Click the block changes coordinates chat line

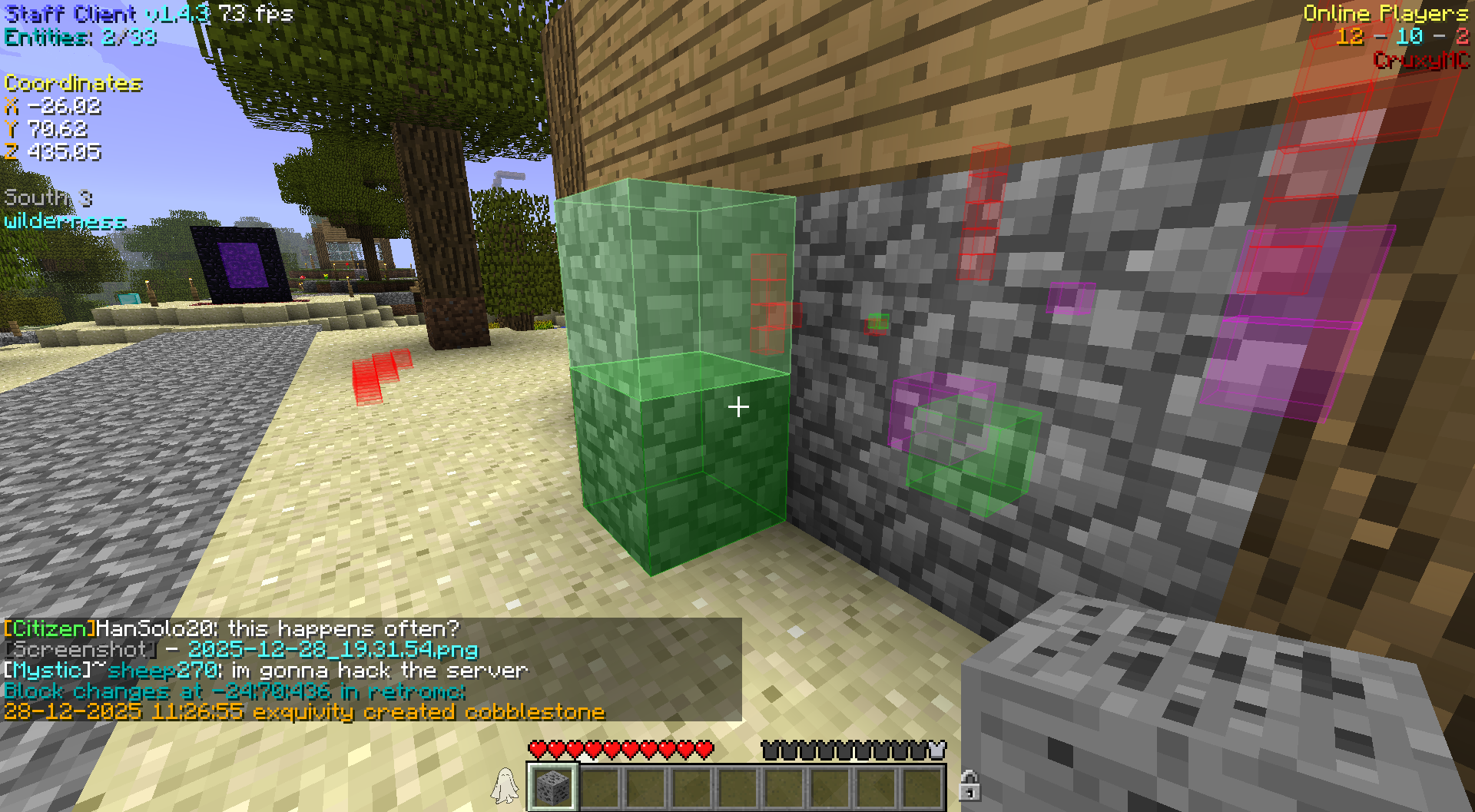(234, 691)
